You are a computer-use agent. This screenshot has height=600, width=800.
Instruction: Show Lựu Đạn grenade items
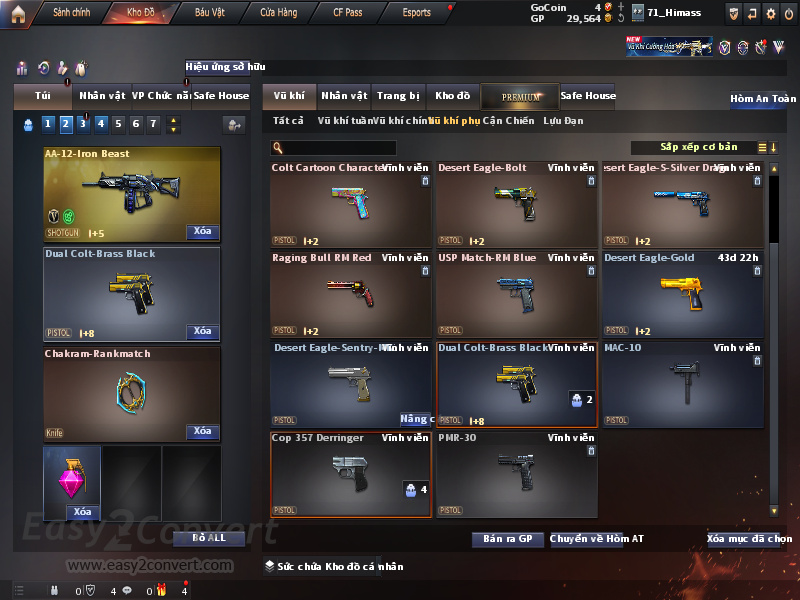[x=563, y=121]
